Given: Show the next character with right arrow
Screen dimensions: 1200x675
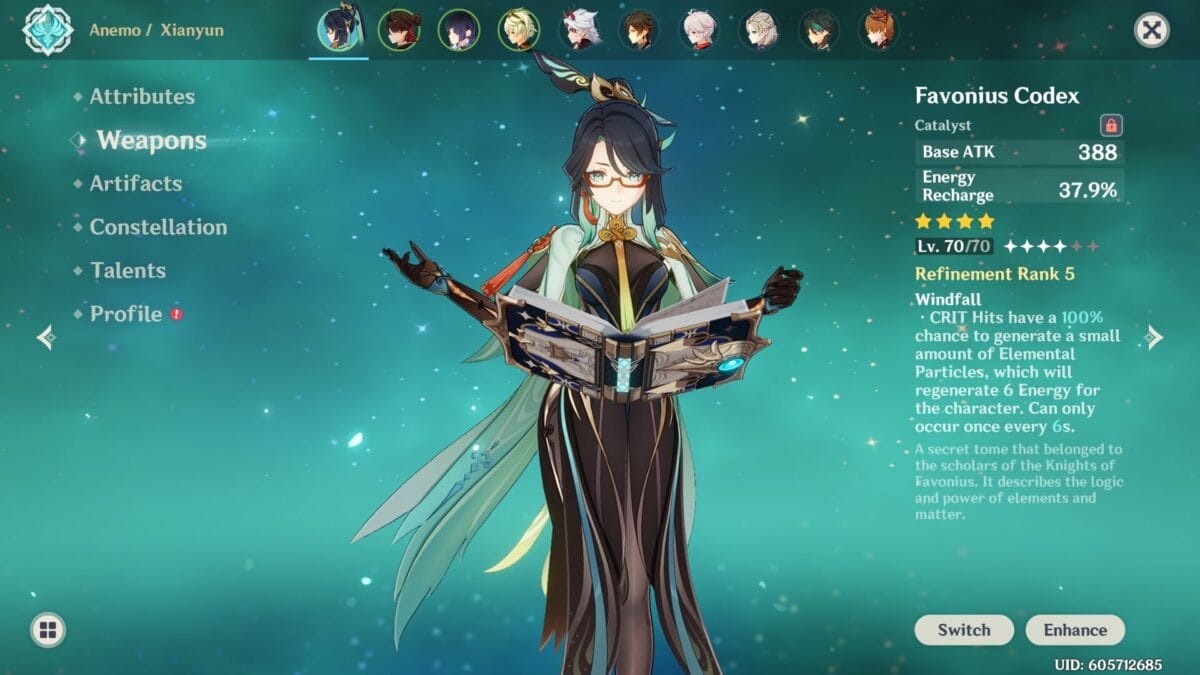Looking at the screenshot, I should coord(1155,337).
